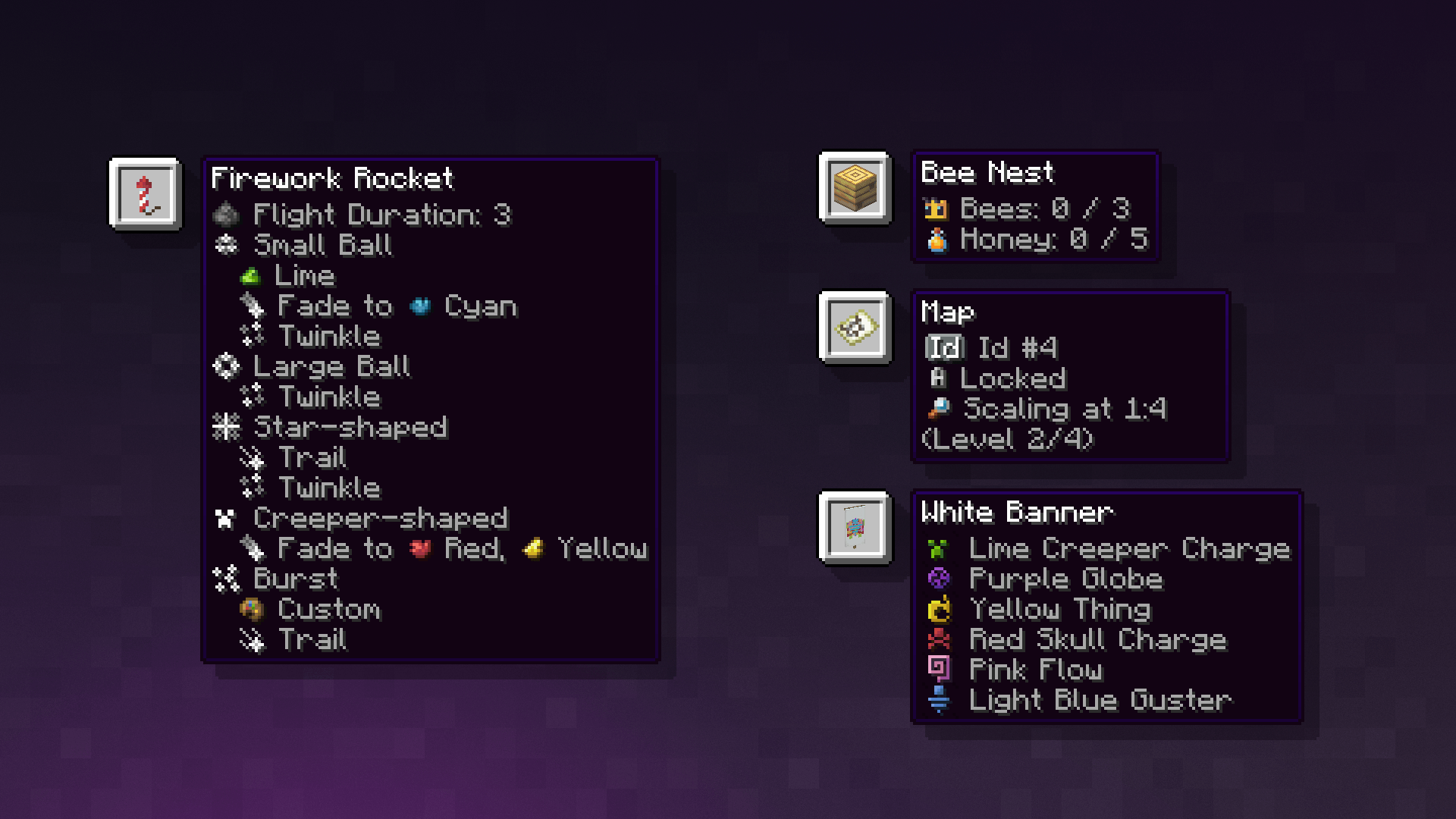Expand the Large Ball explosion entry
The image size is (1456, 819).
click(331, 366)
